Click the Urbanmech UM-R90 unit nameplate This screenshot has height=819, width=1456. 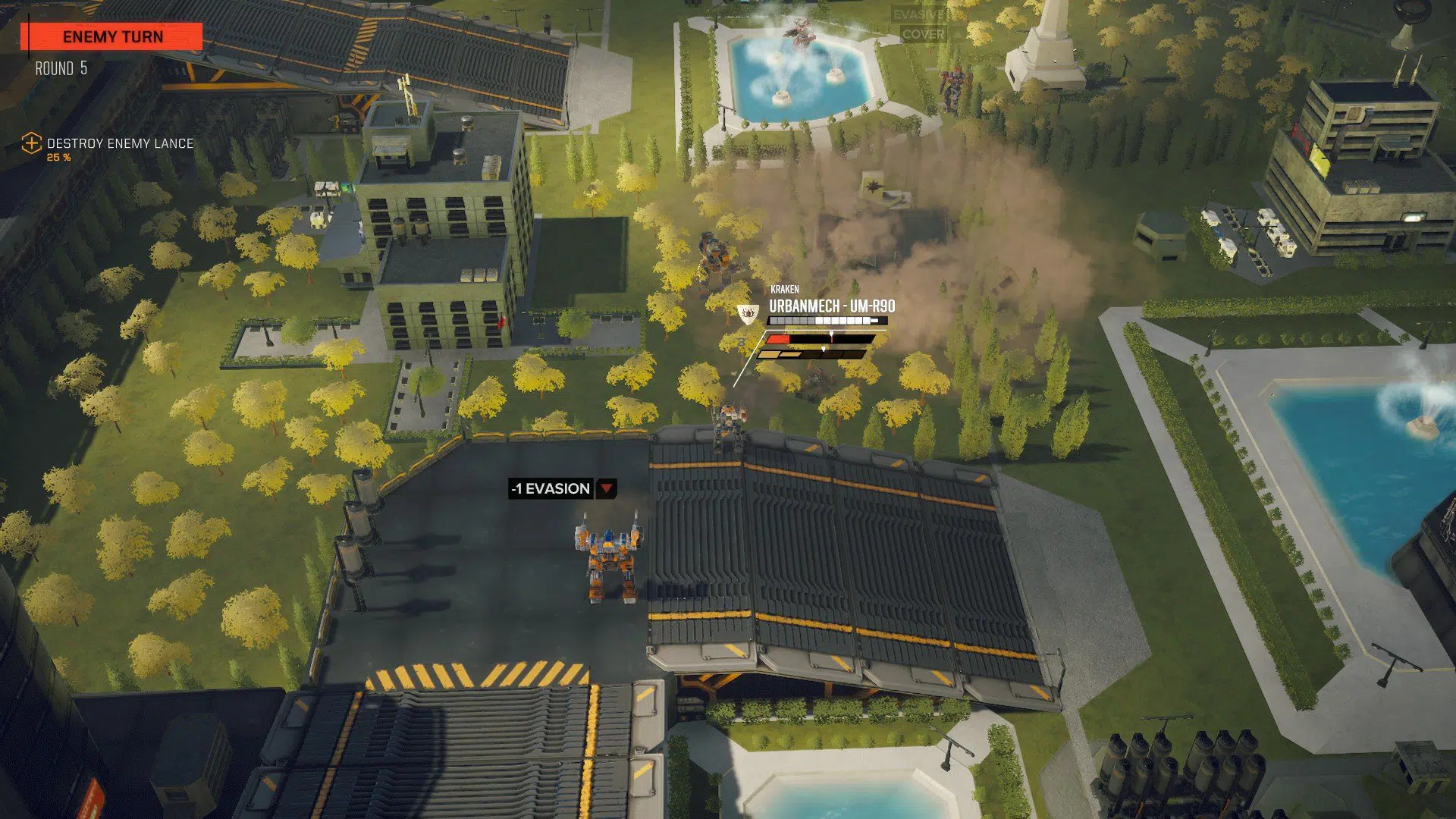coord(831,306)
